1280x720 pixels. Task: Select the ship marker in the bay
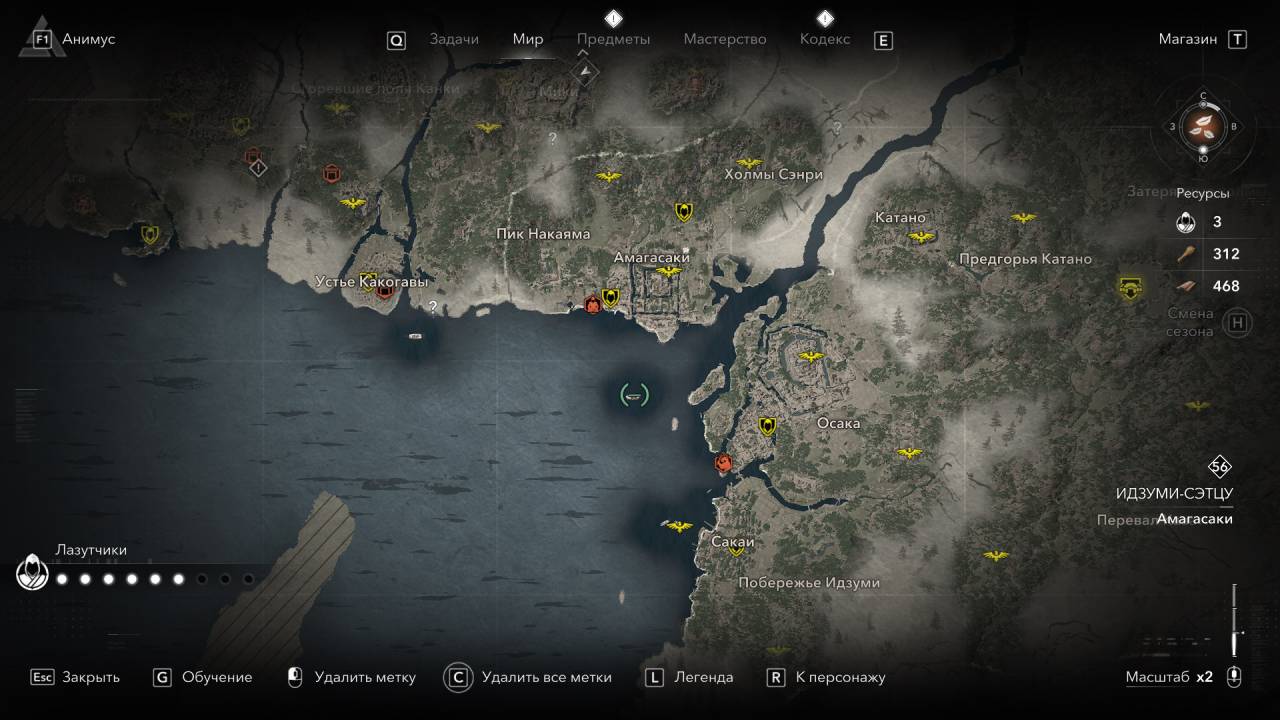[x=633, y=395]
